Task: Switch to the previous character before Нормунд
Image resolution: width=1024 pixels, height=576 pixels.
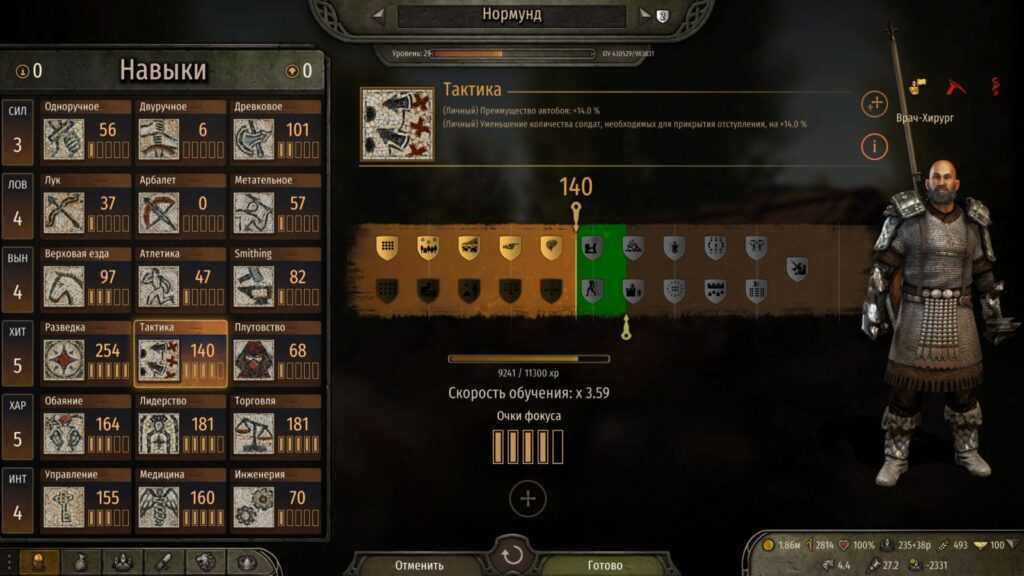Action: 380,16
